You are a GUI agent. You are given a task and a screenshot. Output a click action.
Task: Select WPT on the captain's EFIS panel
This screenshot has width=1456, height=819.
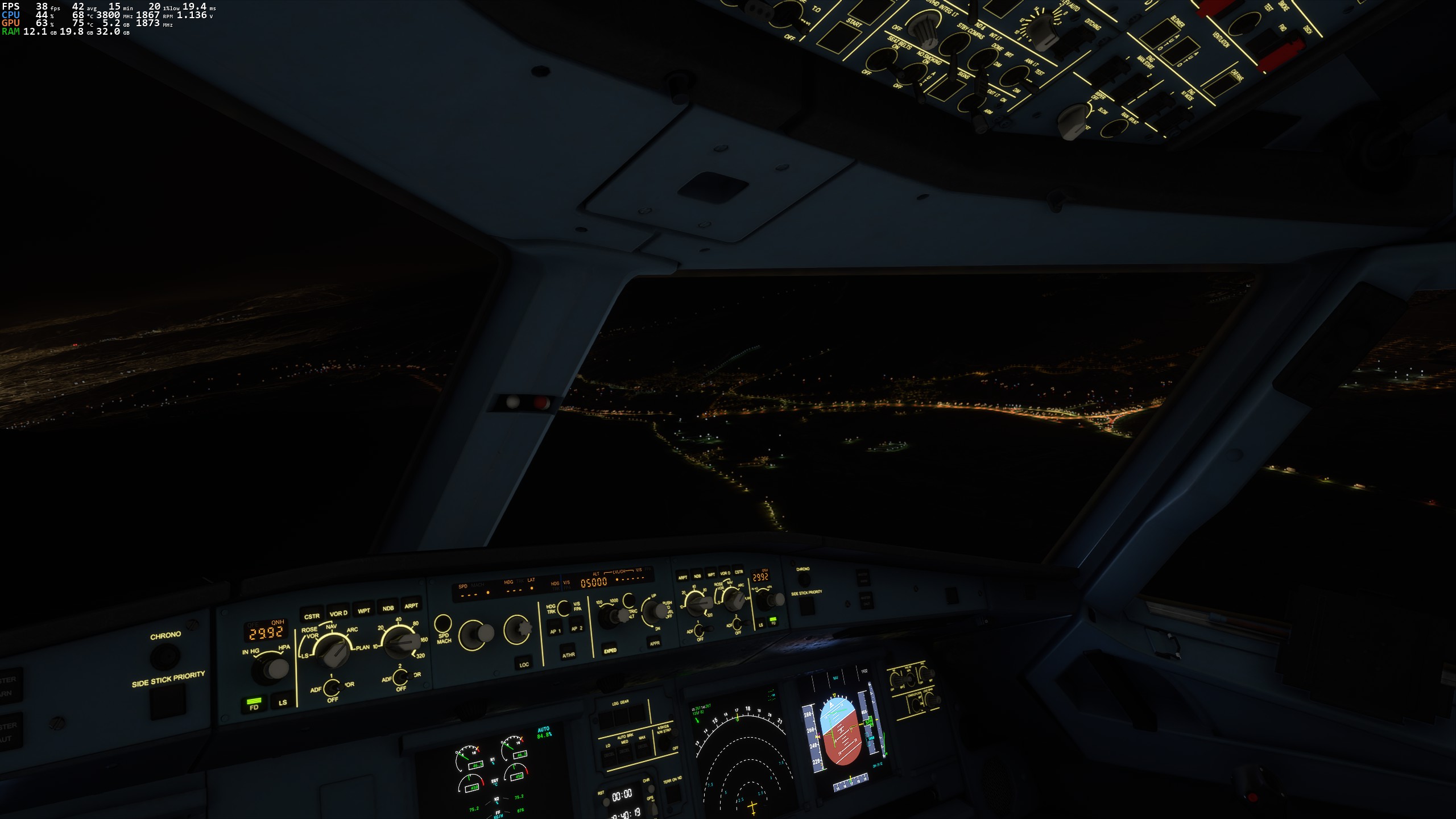tap(364, 610)
